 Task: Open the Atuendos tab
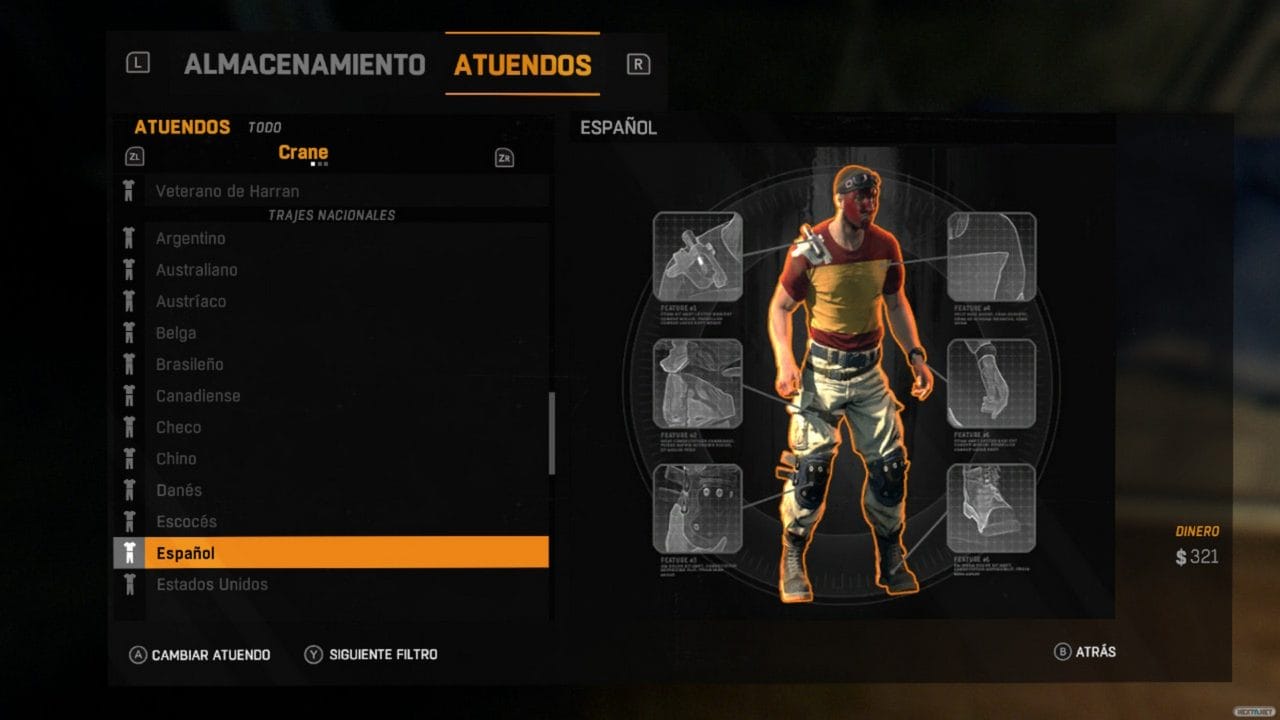click(x=522, y=65)
